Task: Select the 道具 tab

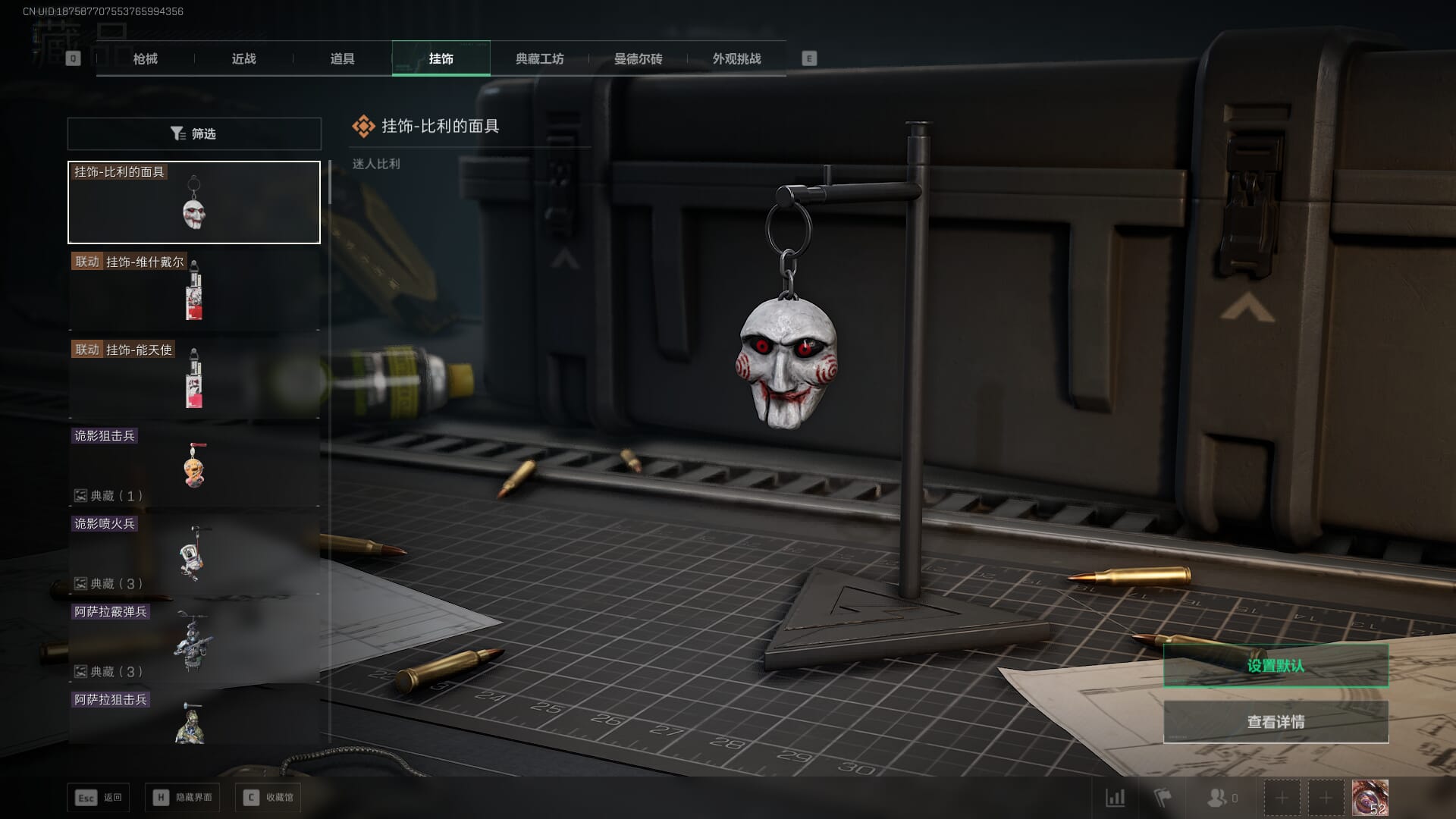Action: point(342,58)
